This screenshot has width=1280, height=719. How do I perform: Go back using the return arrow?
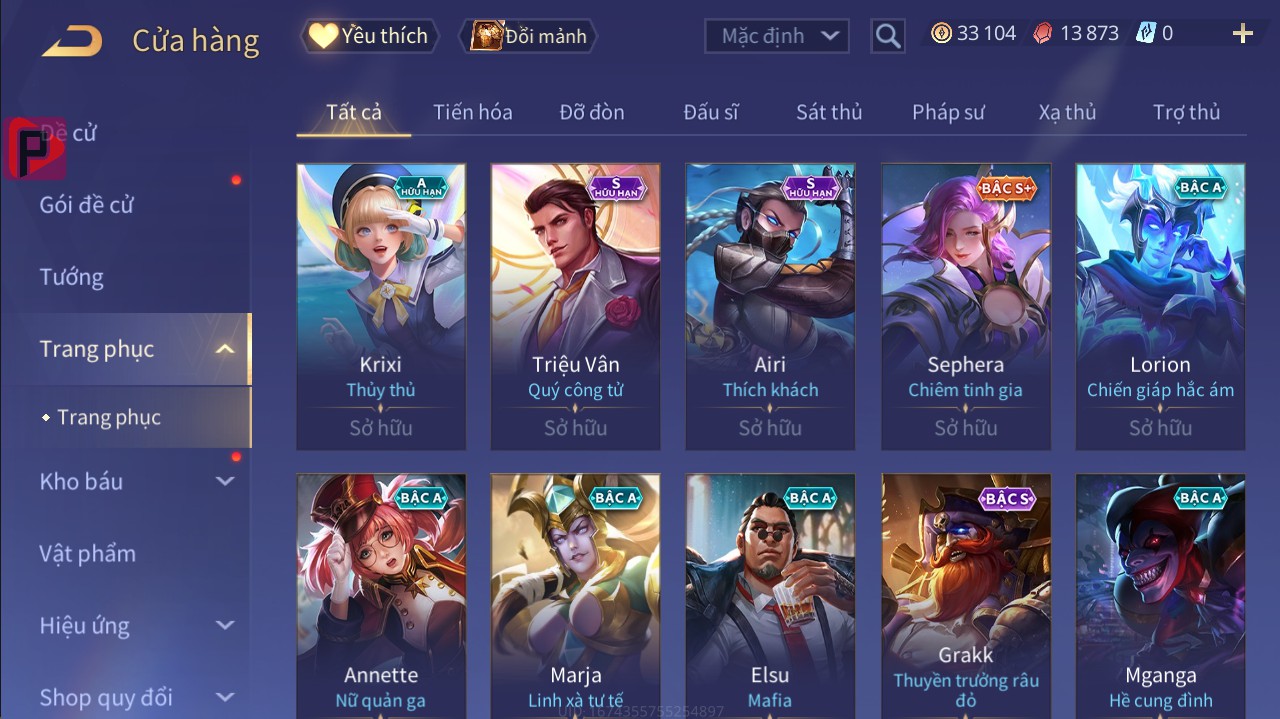click(x=71, y=41)
